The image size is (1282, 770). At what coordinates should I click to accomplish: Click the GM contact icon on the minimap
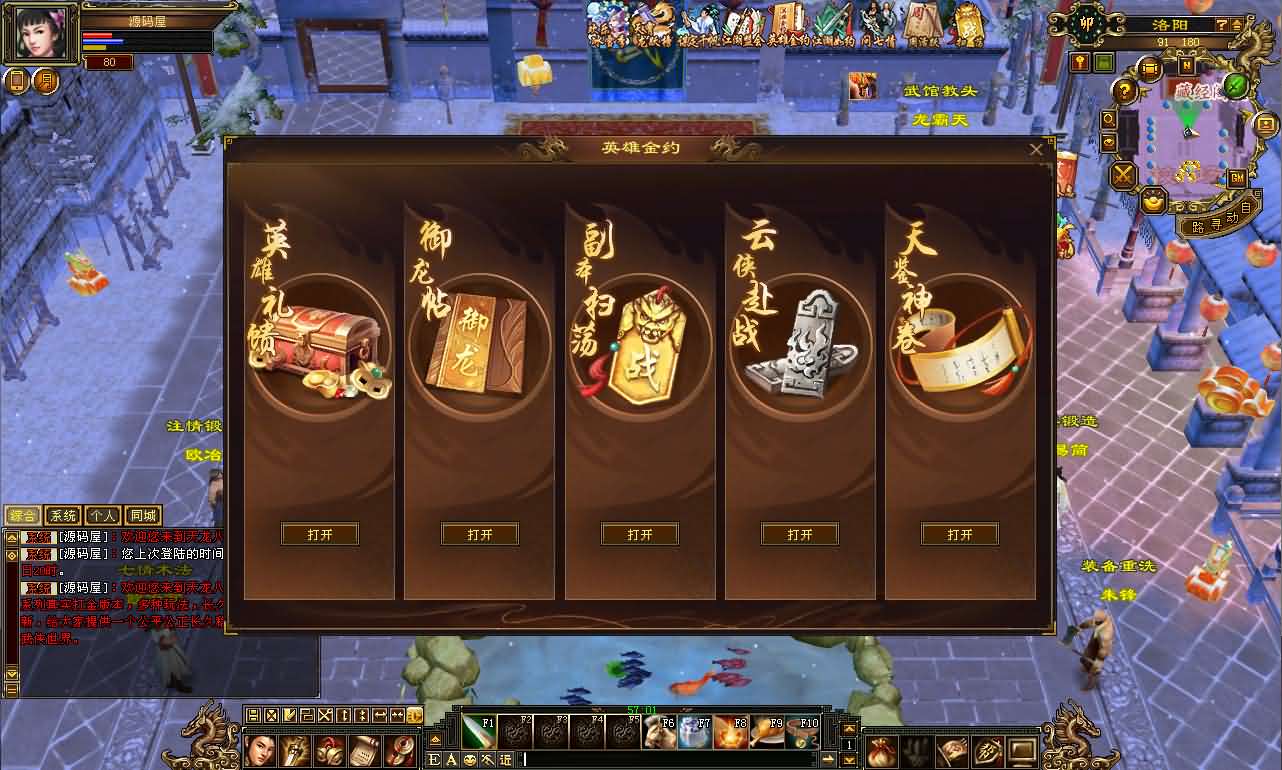1237,179
